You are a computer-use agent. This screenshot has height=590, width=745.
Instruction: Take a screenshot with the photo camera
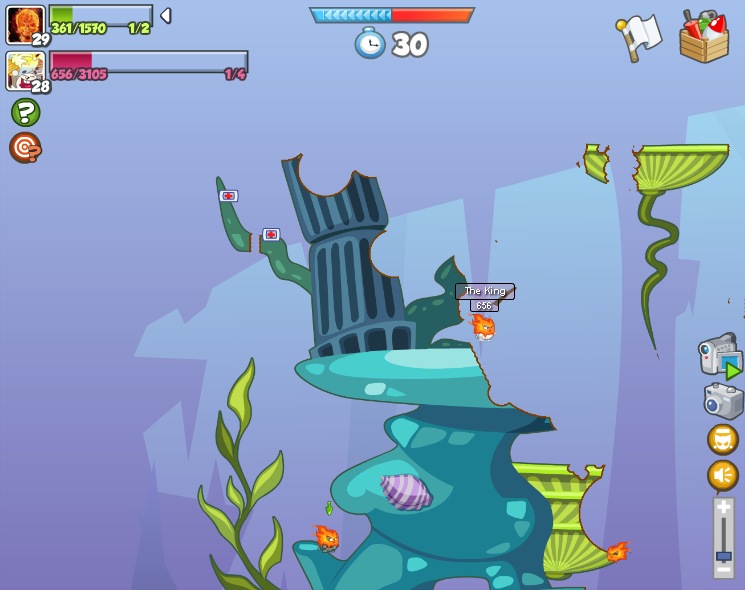click(722, 402)
